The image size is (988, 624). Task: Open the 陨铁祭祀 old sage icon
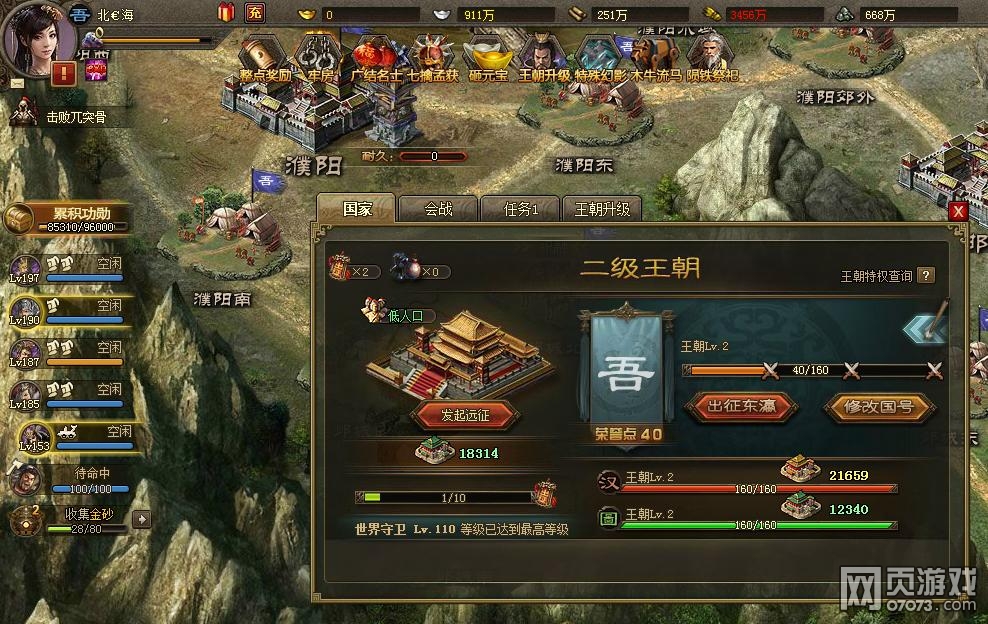click(x=713, y=56)
